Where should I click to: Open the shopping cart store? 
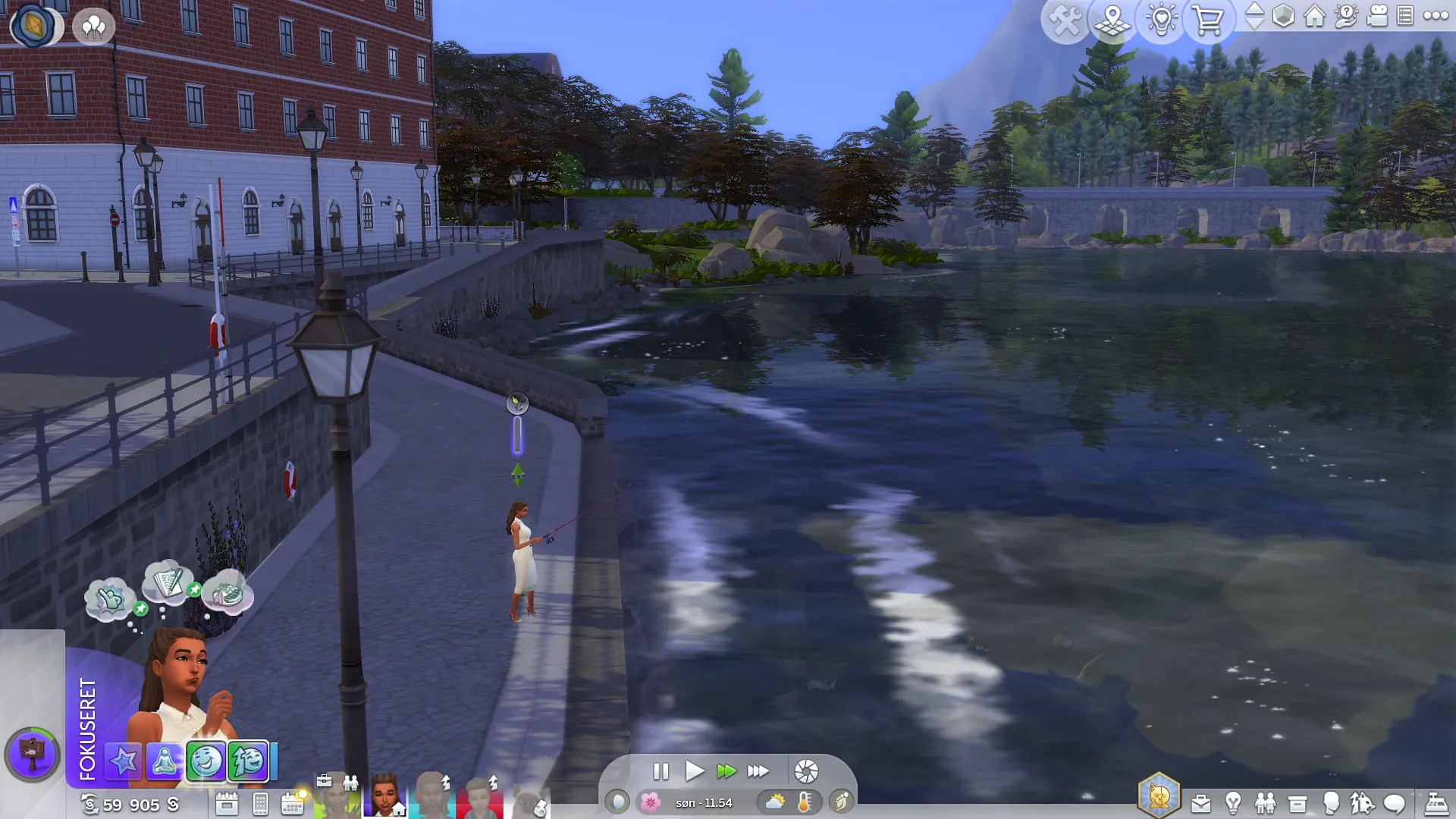(1207, 20)
